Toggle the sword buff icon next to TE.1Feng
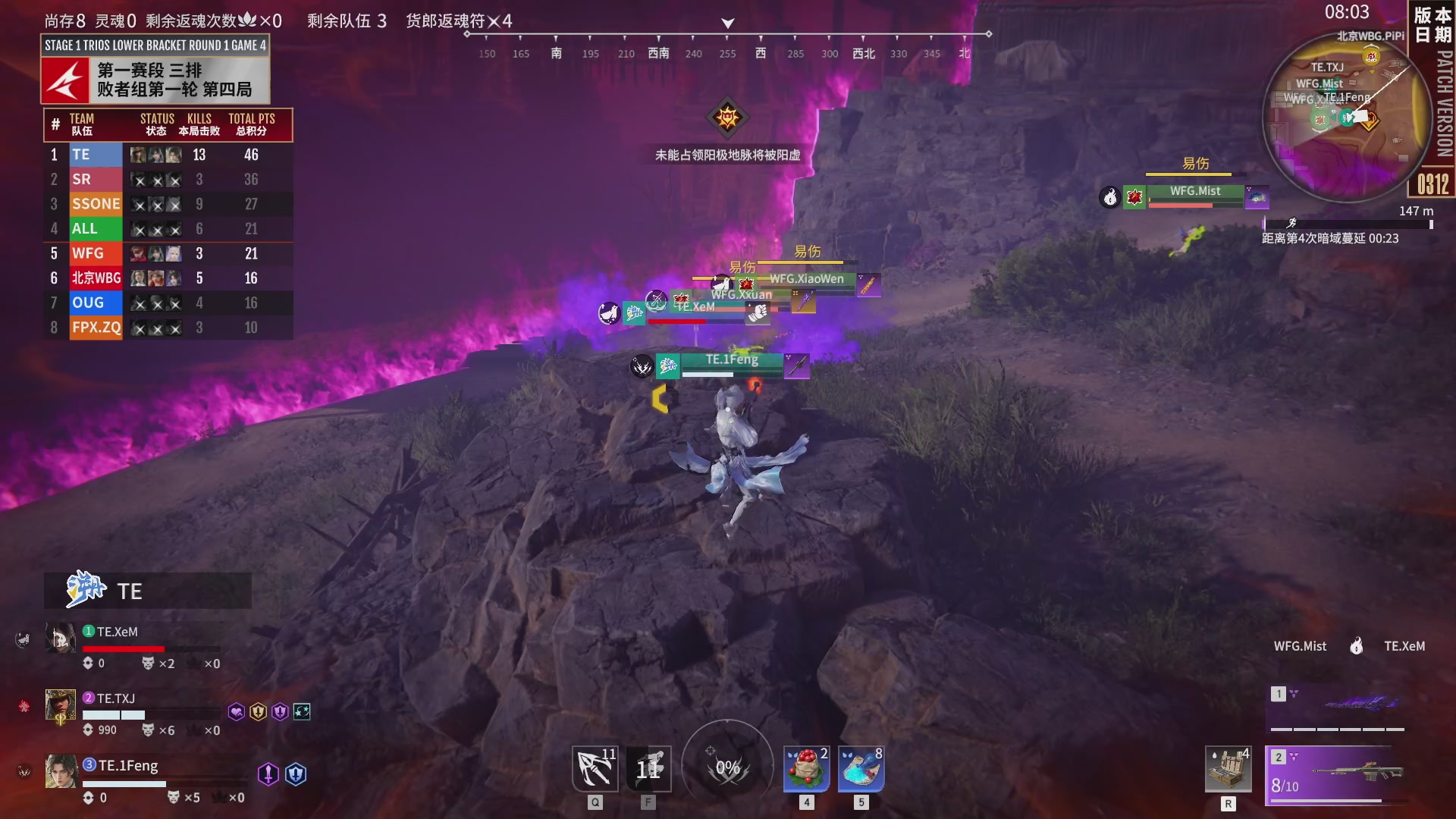 (x=267, y=774)
